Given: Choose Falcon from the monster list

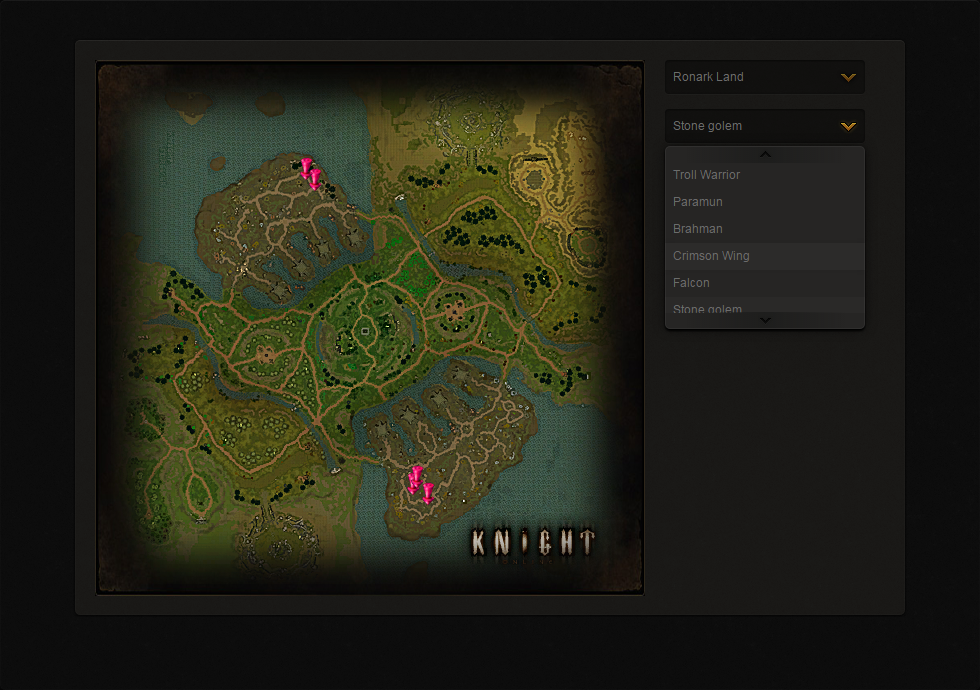Looking at the screenshot, I should click(764, 283).
